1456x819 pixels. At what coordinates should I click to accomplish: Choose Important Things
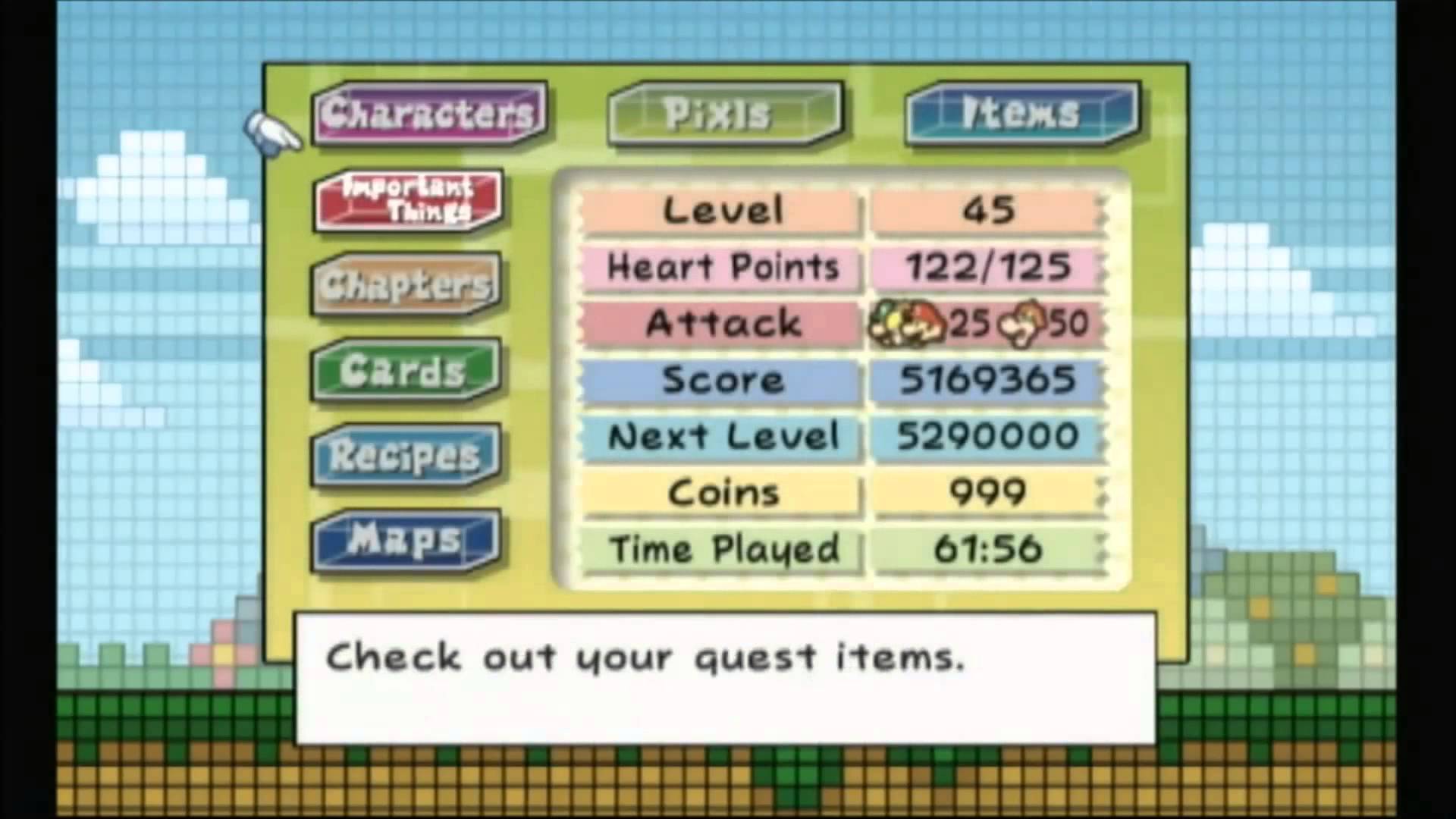click(x=407, y=199)
